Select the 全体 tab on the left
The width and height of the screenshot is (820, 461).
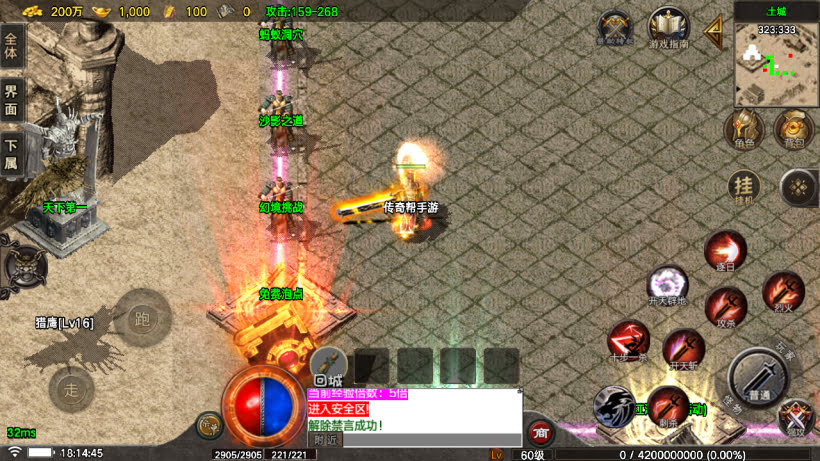(11, 48)
